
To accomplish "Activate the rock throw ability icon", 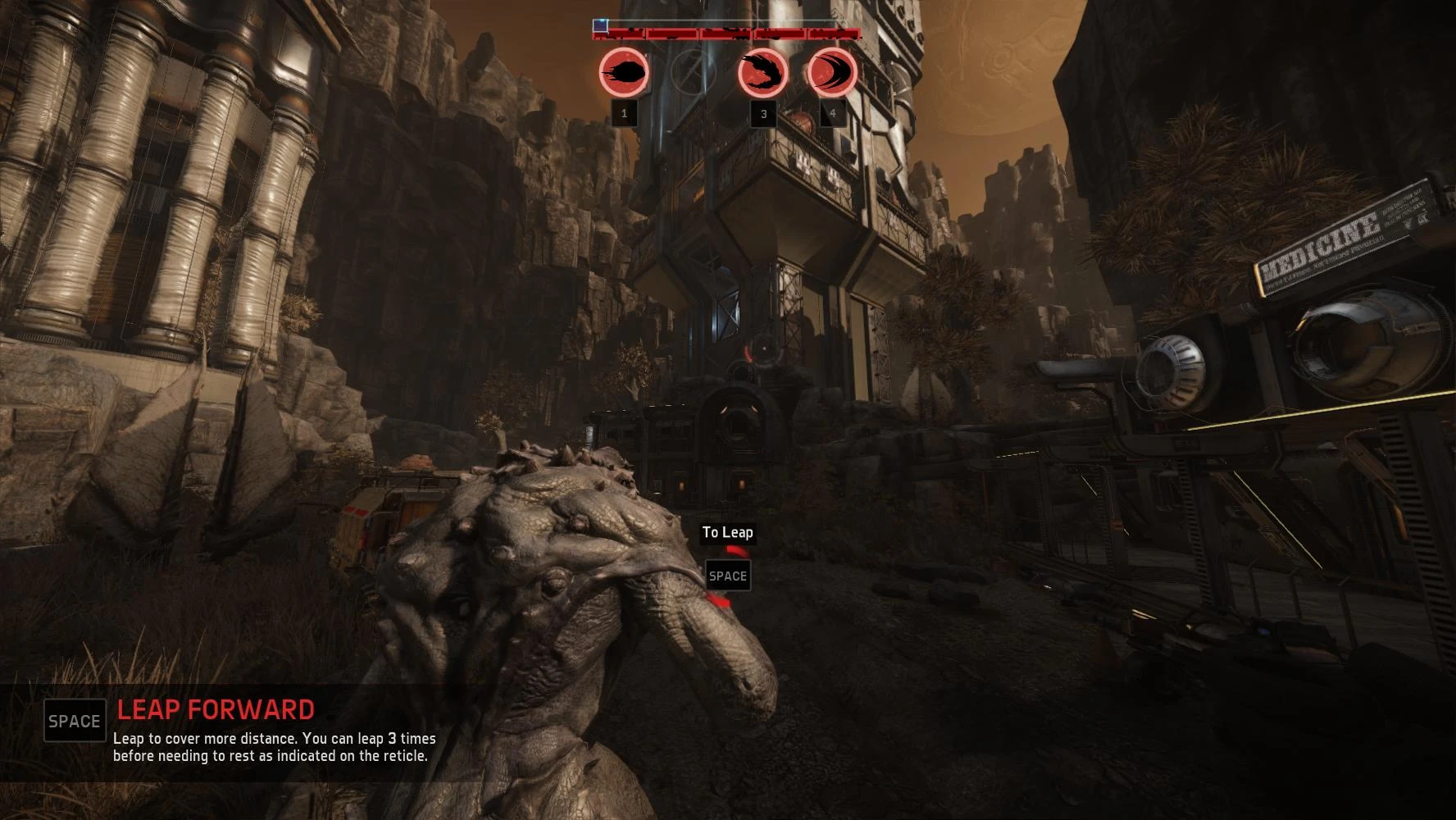I will pos(624,73).
